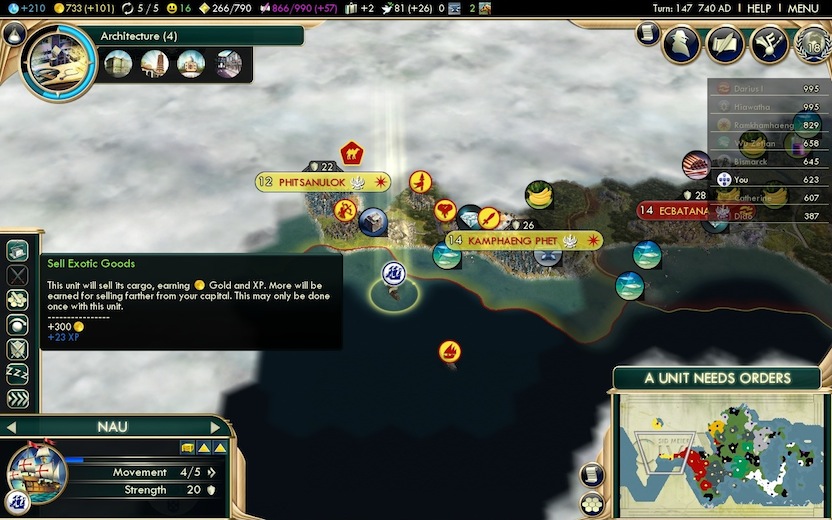Select the previous unit with left arrow
The height and width of the screenshot is (520, 832).
pos(10,428)
